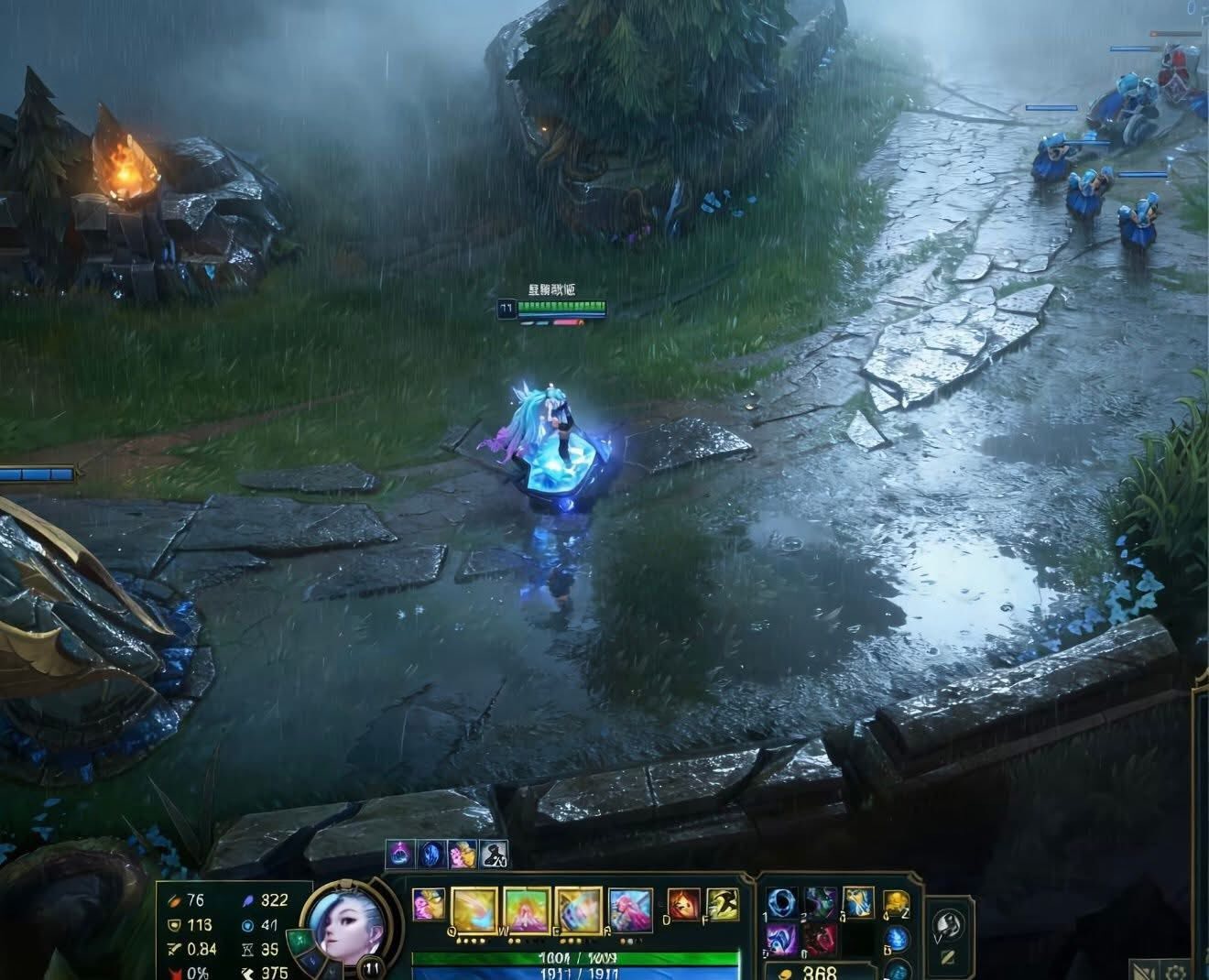Viewport: 1209px width, 980px height.
Task: Select the passive ability icon beside Q
Action: 428,904
